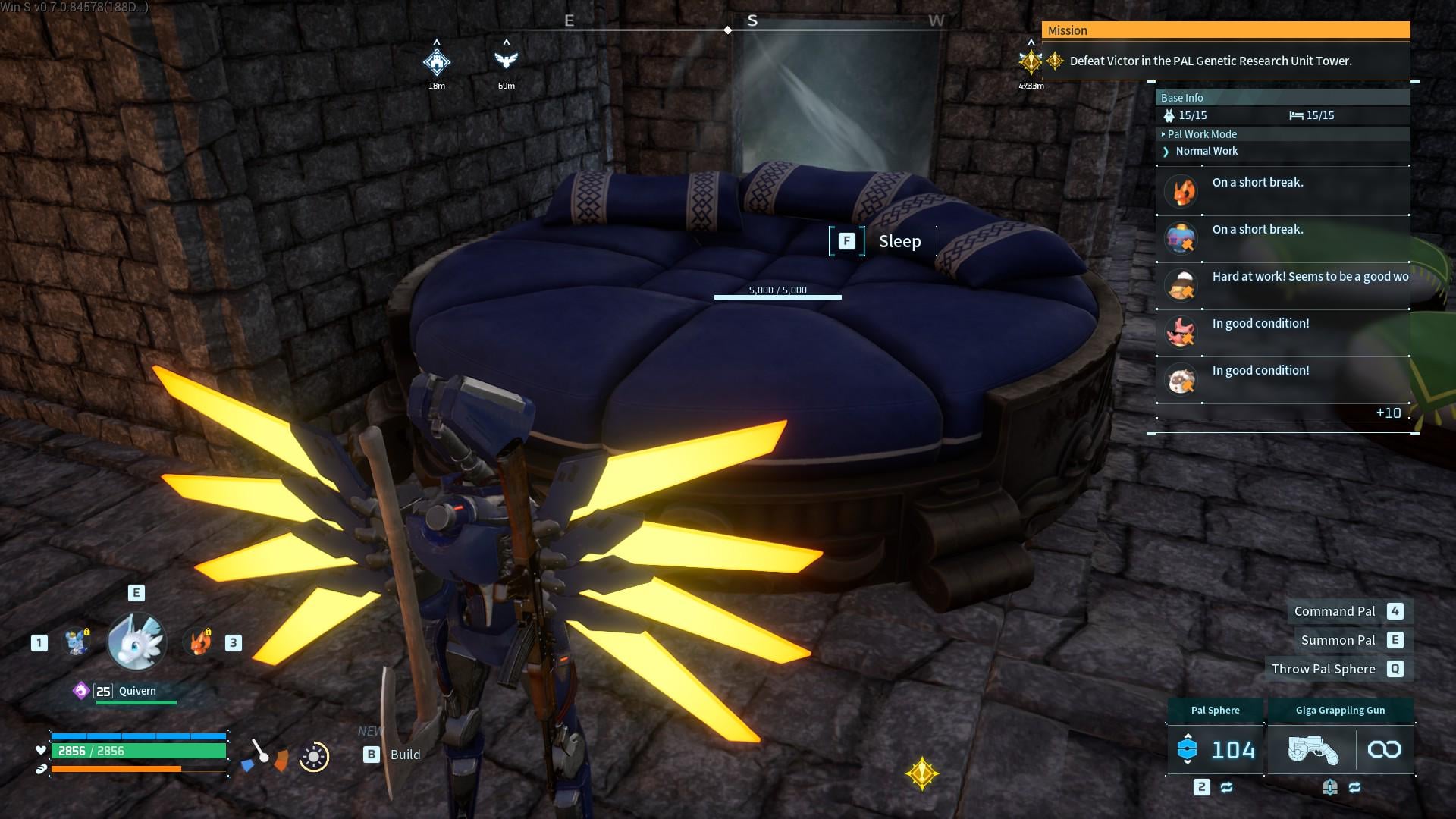Select the Quivern active pal portrait

[x=136, y=642]
